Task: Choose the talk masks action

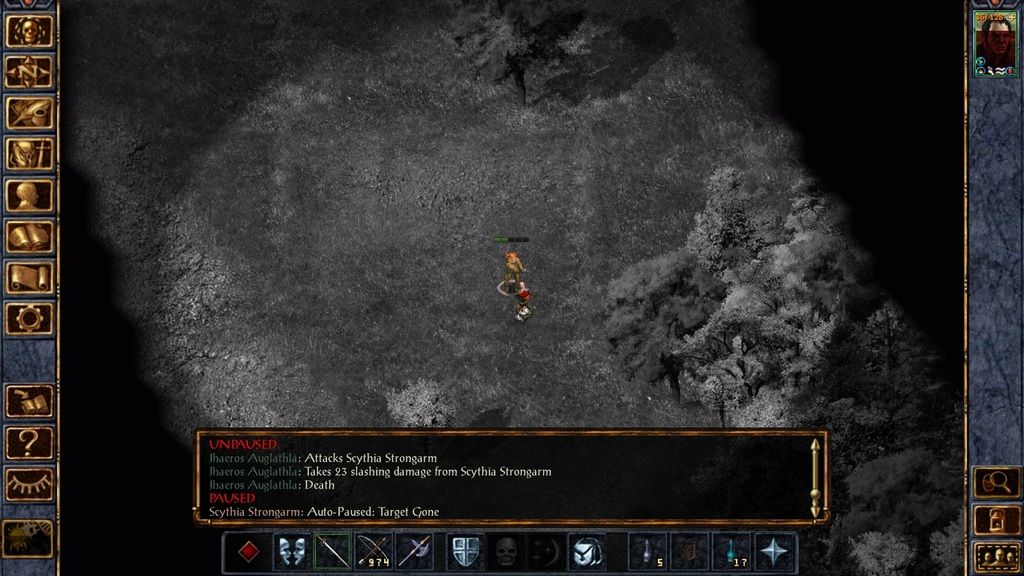Action: click(x=292, y=552)
